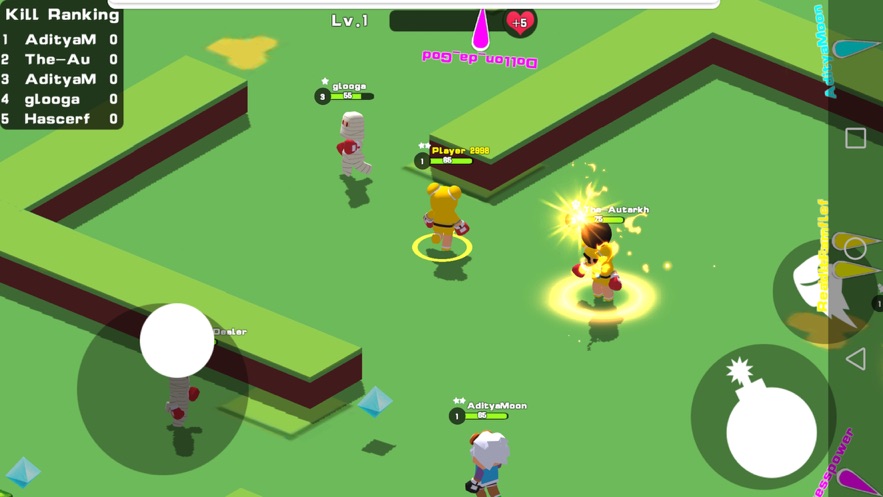The height and width of the screenshot is (497, 883).
Task: Tap the Android home circle button
Action: click(x=855, y=247)
